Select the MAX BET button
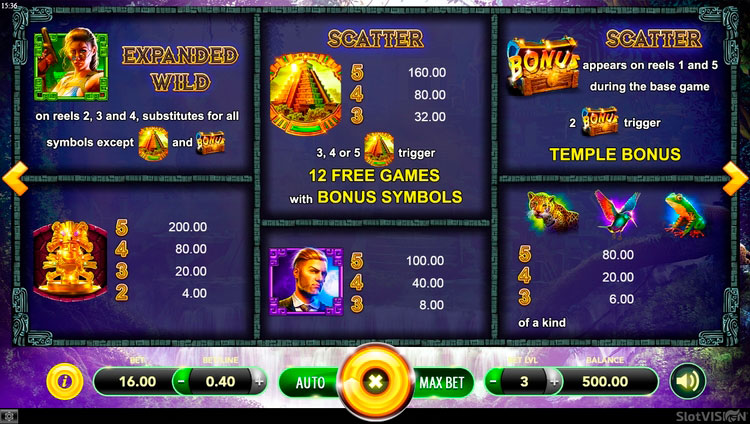This screenshot has width=750, height=424. pos(441,381)
